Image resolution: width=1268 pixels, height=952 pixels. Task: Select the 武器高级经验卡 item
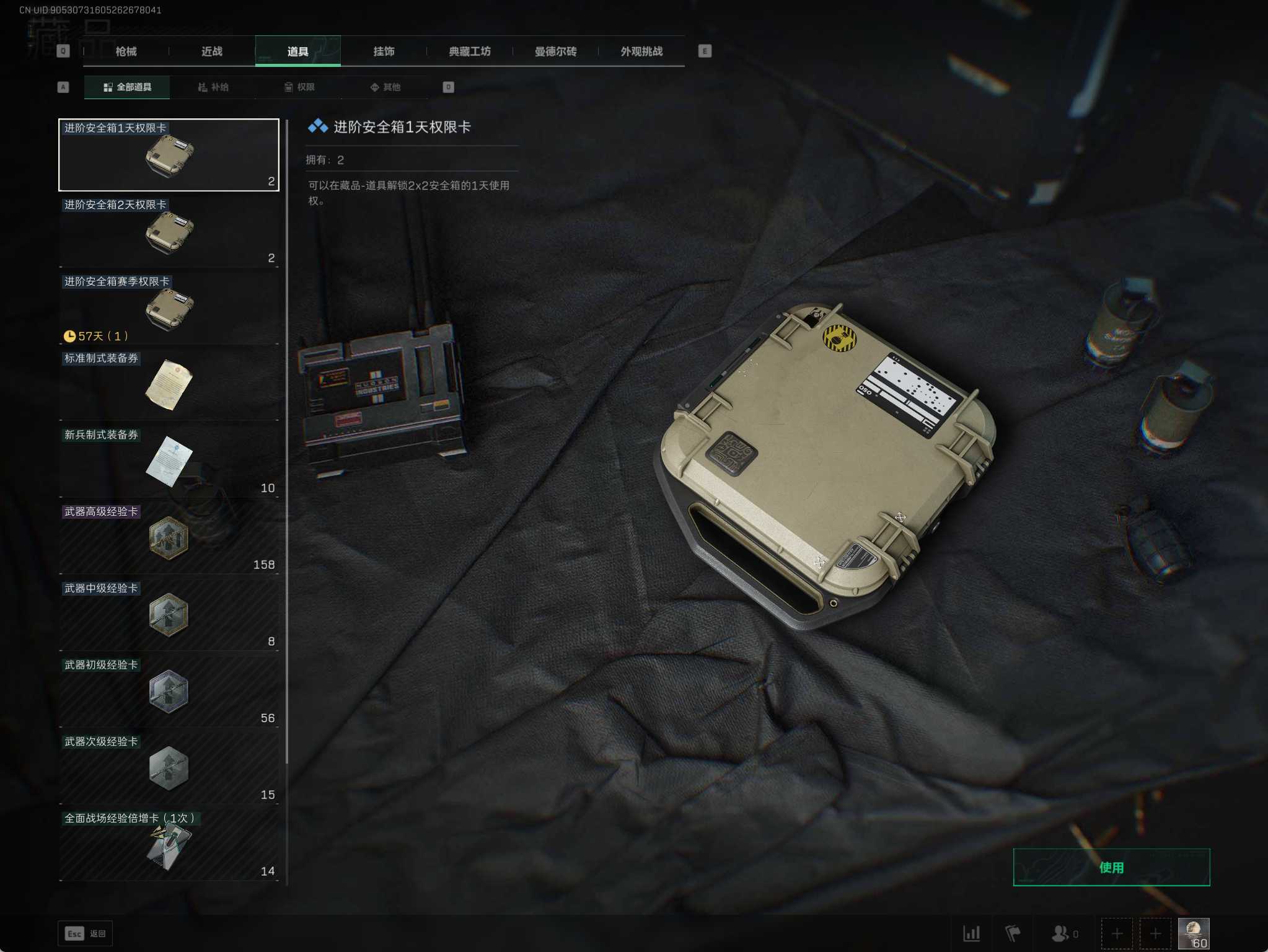169,539
